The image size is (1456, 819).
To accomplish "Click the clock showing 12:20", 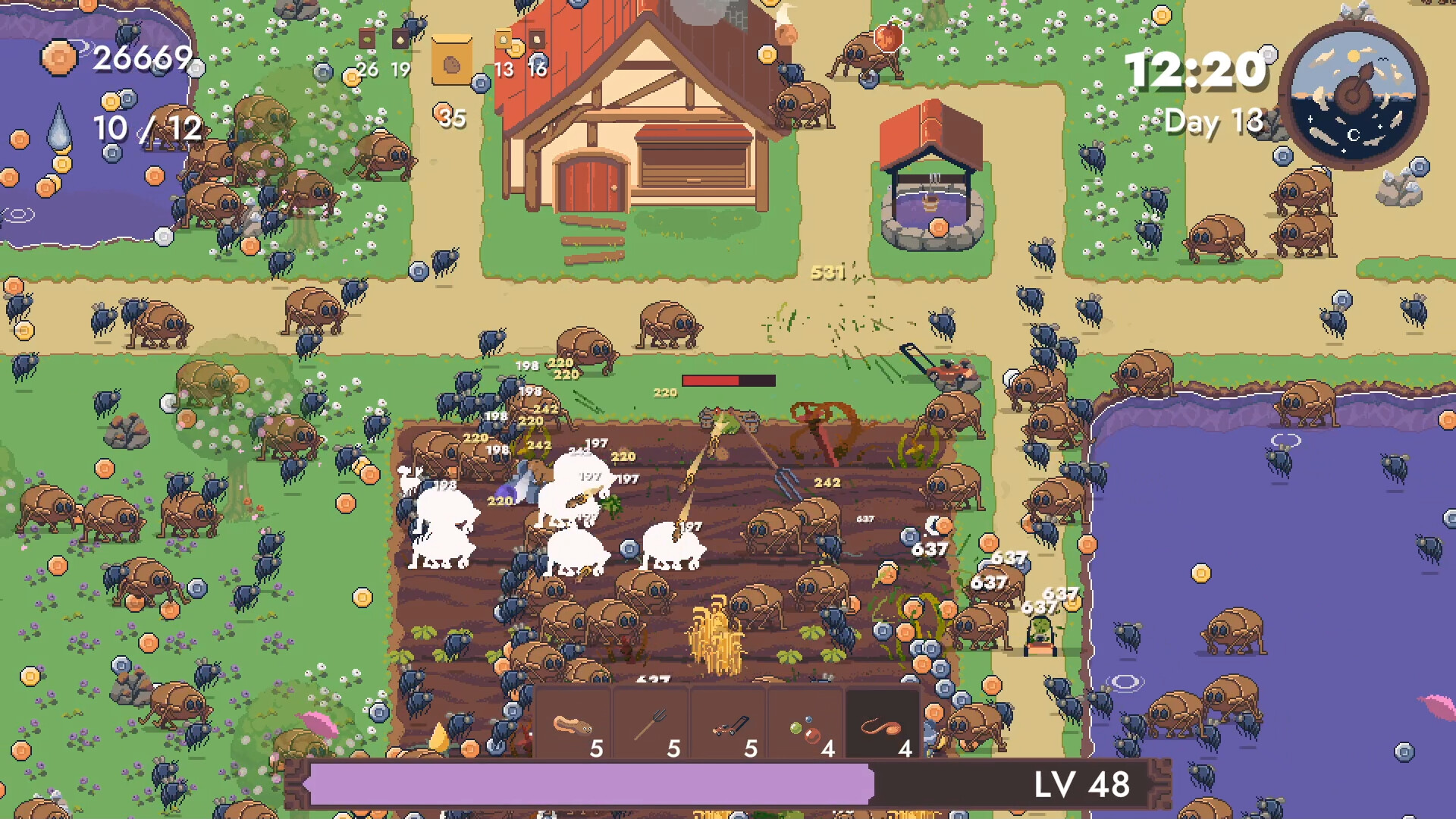I will [1196, 71].
